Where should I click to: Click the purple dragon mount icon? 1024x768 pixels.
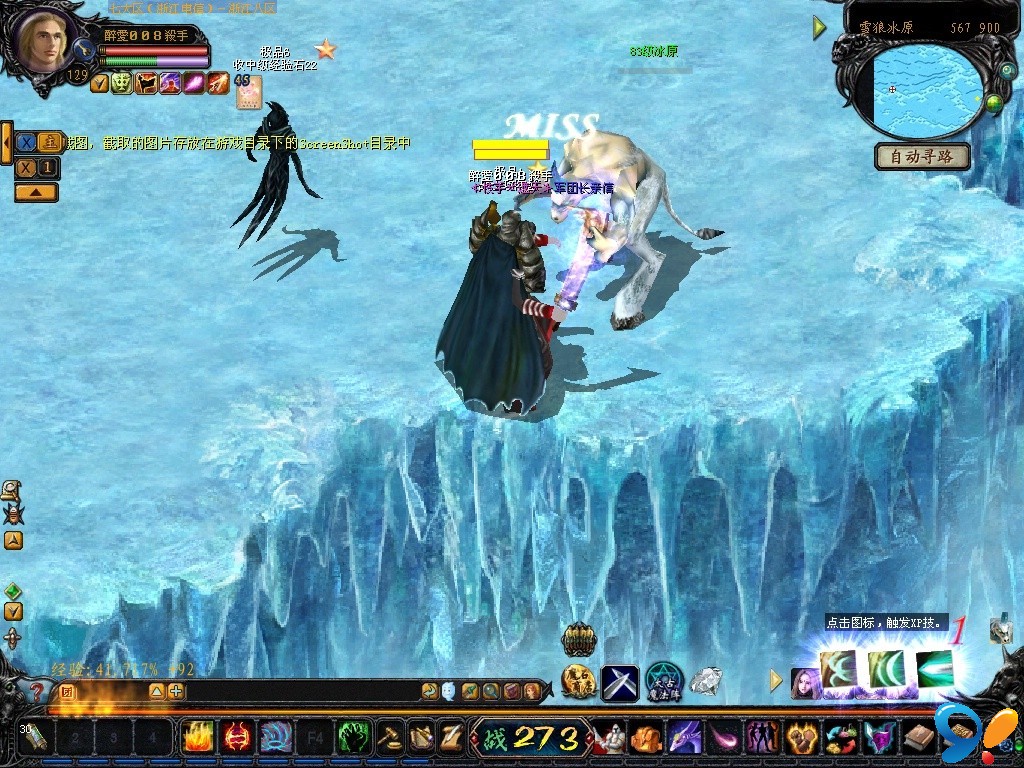coord(684,739)
